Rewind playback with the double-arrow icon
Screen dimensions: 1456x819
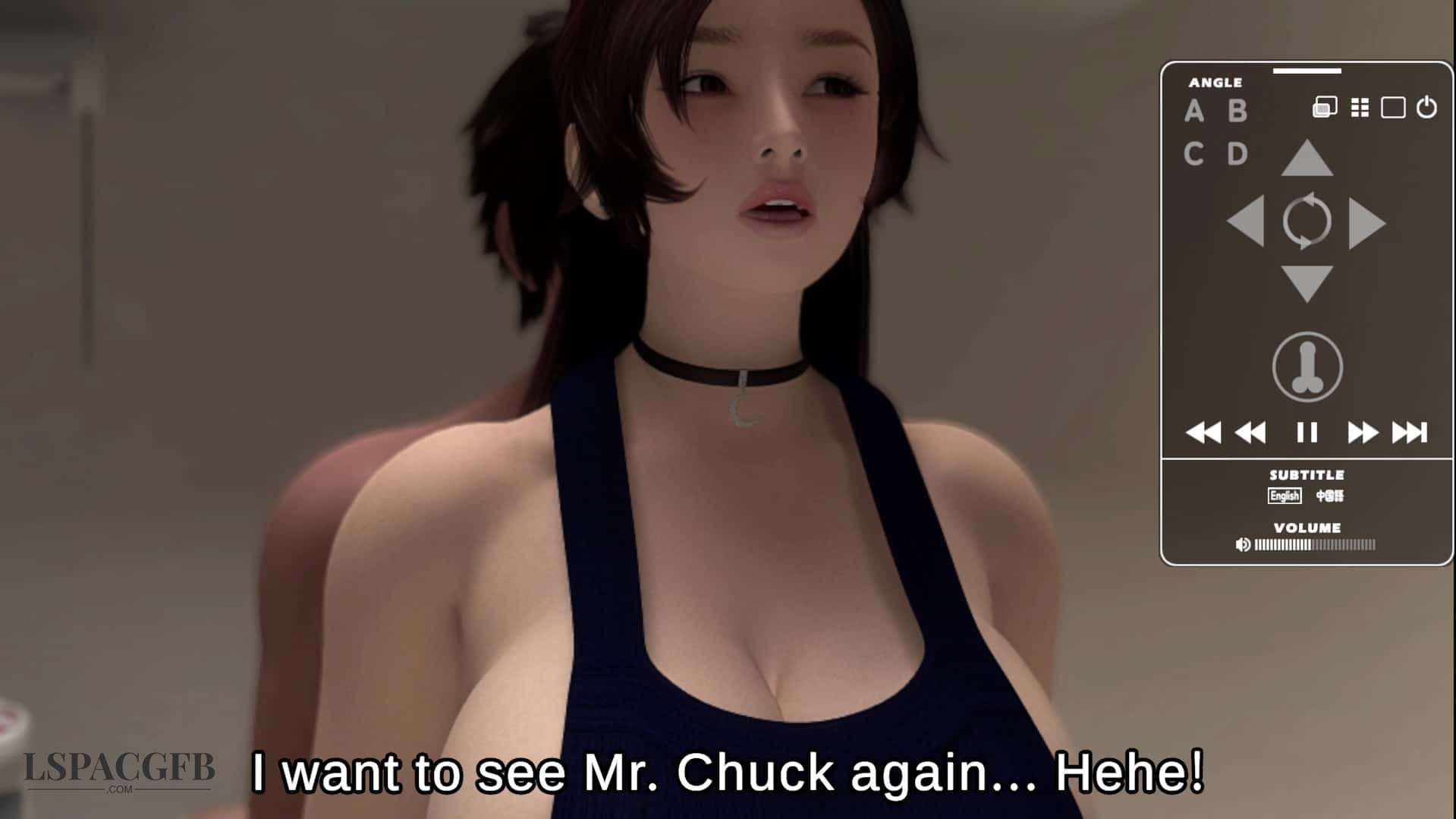click(x=1250, y=431)
